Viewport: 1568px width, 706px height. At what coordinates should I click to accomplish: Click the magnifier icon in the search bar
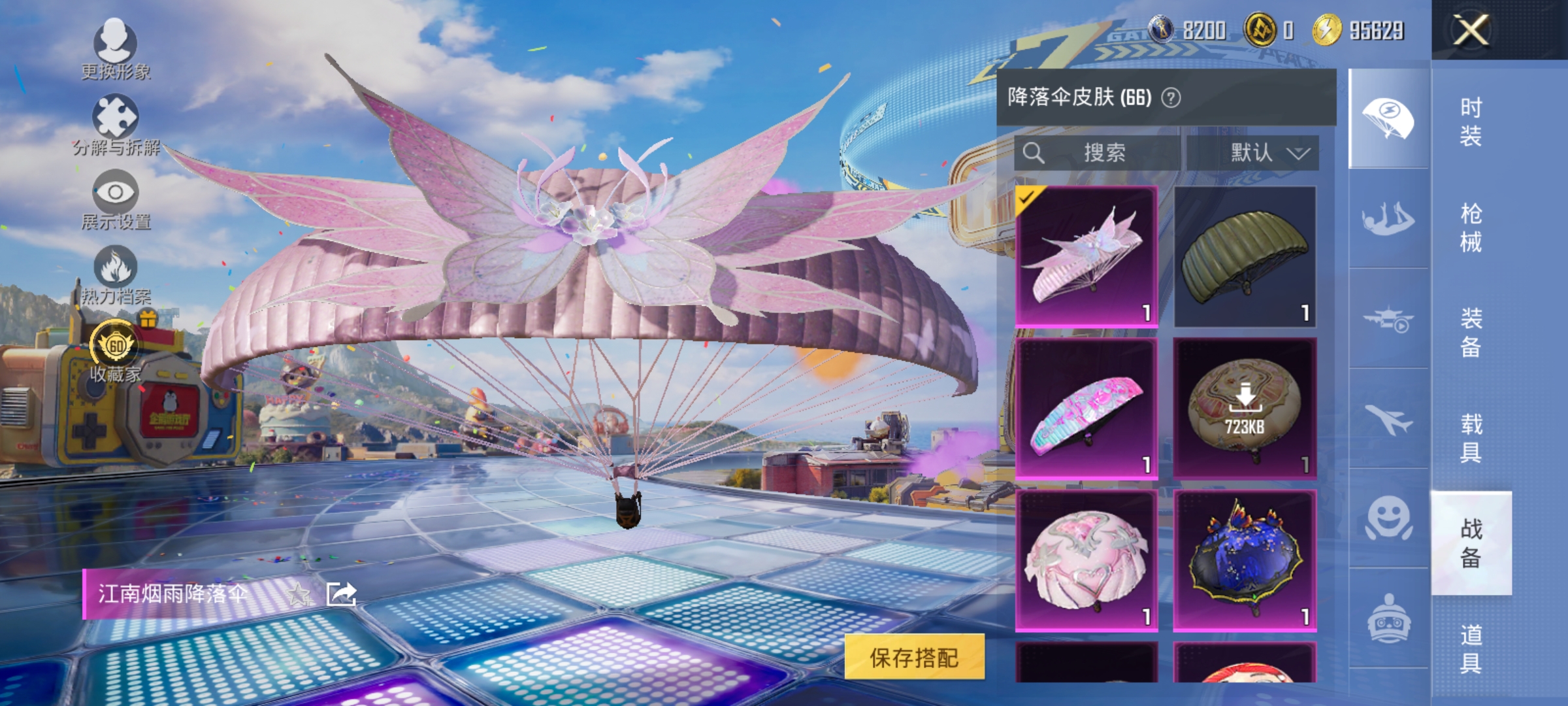click(1034, 152)
